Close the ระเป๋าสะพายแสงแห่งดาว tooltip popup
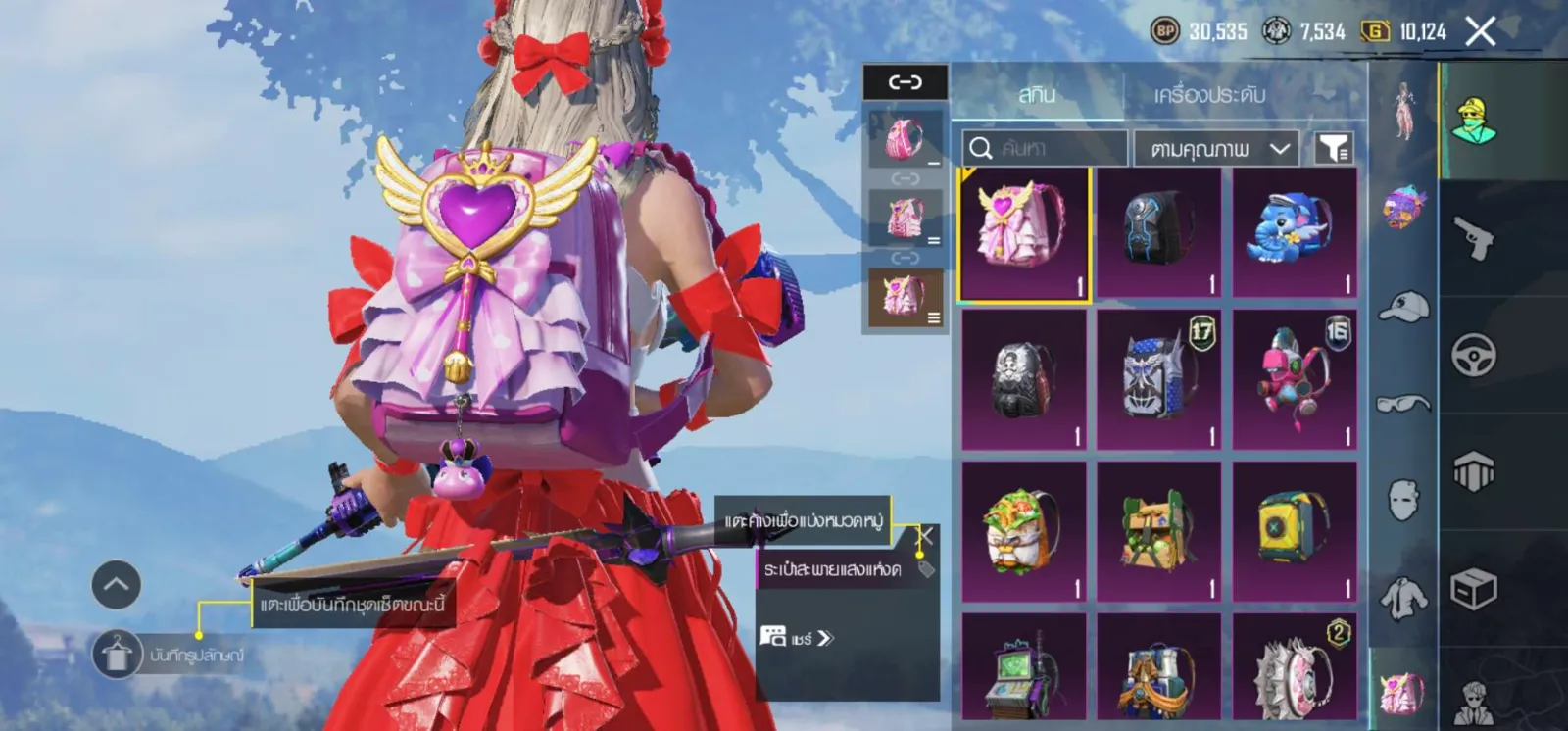Viewport: 1568px width, 731px height. click(924, 536)
